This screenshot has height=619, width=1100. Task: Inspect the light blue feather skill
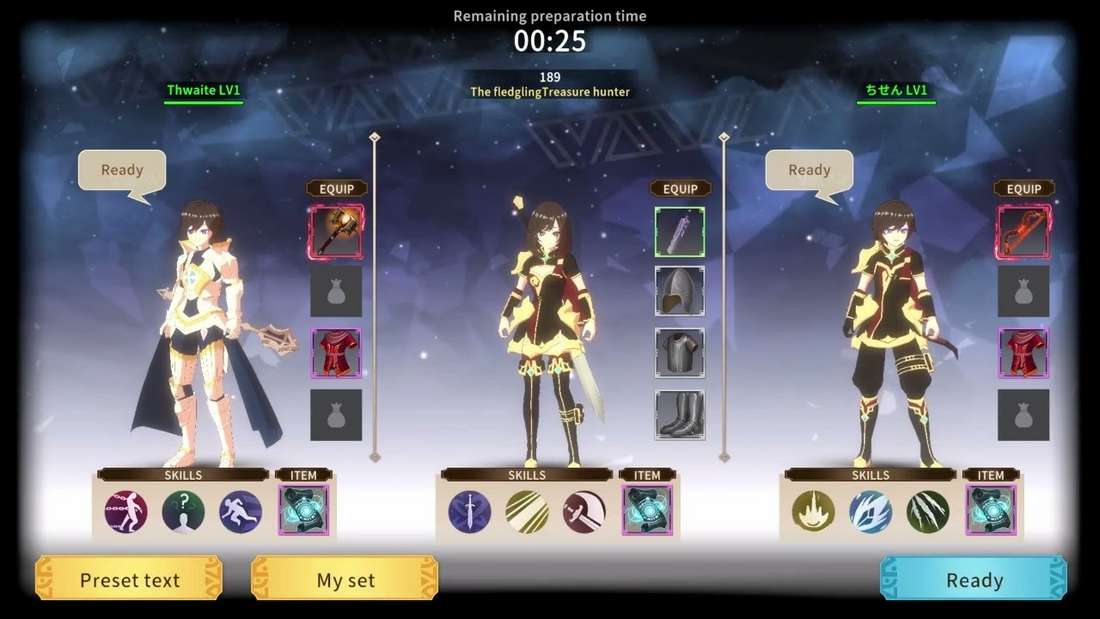[870, 511]
